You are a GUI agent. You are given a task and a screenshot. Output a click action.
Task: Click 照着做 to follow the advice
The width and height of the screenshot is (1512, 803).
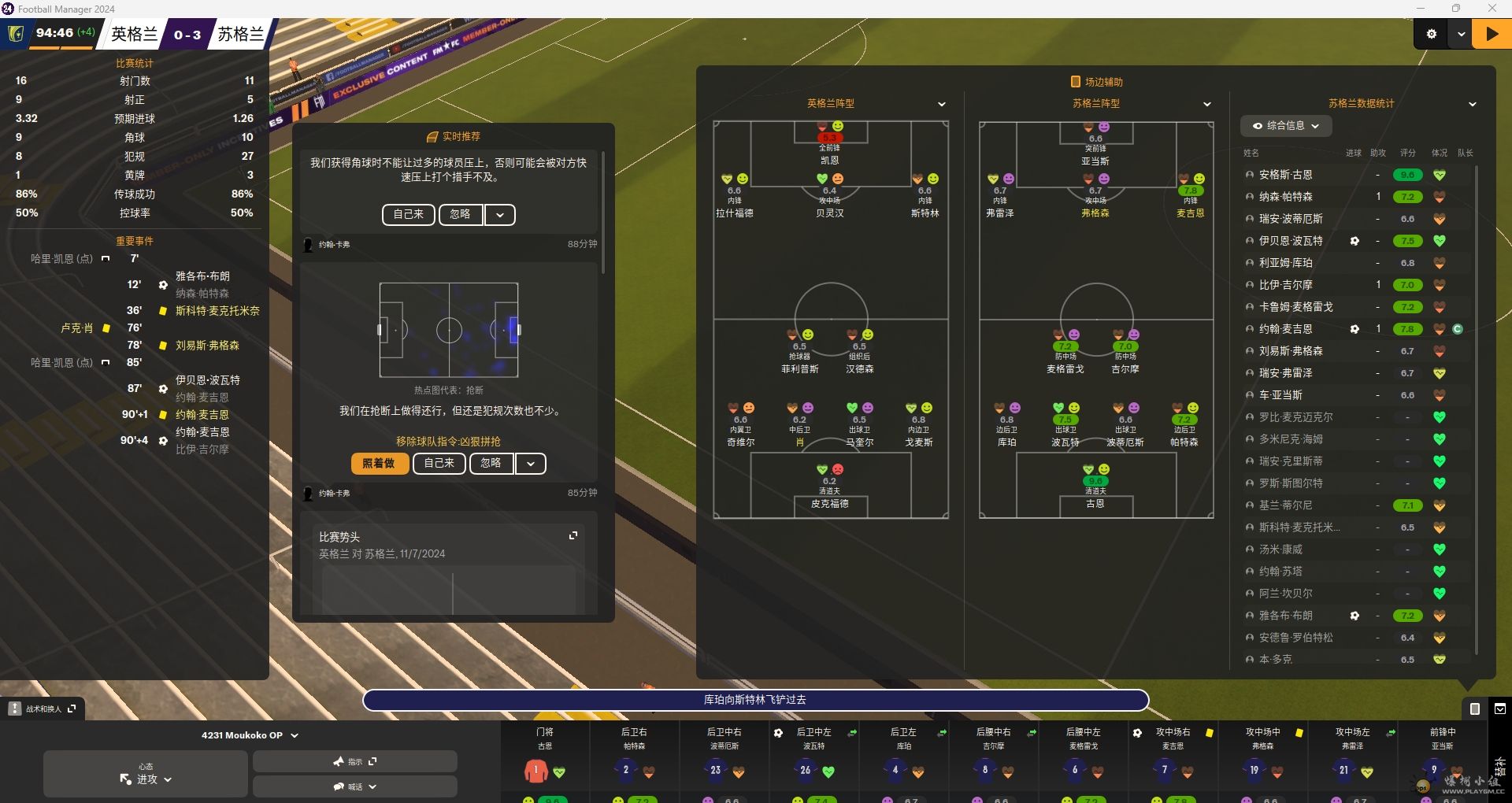coord(380,464)
